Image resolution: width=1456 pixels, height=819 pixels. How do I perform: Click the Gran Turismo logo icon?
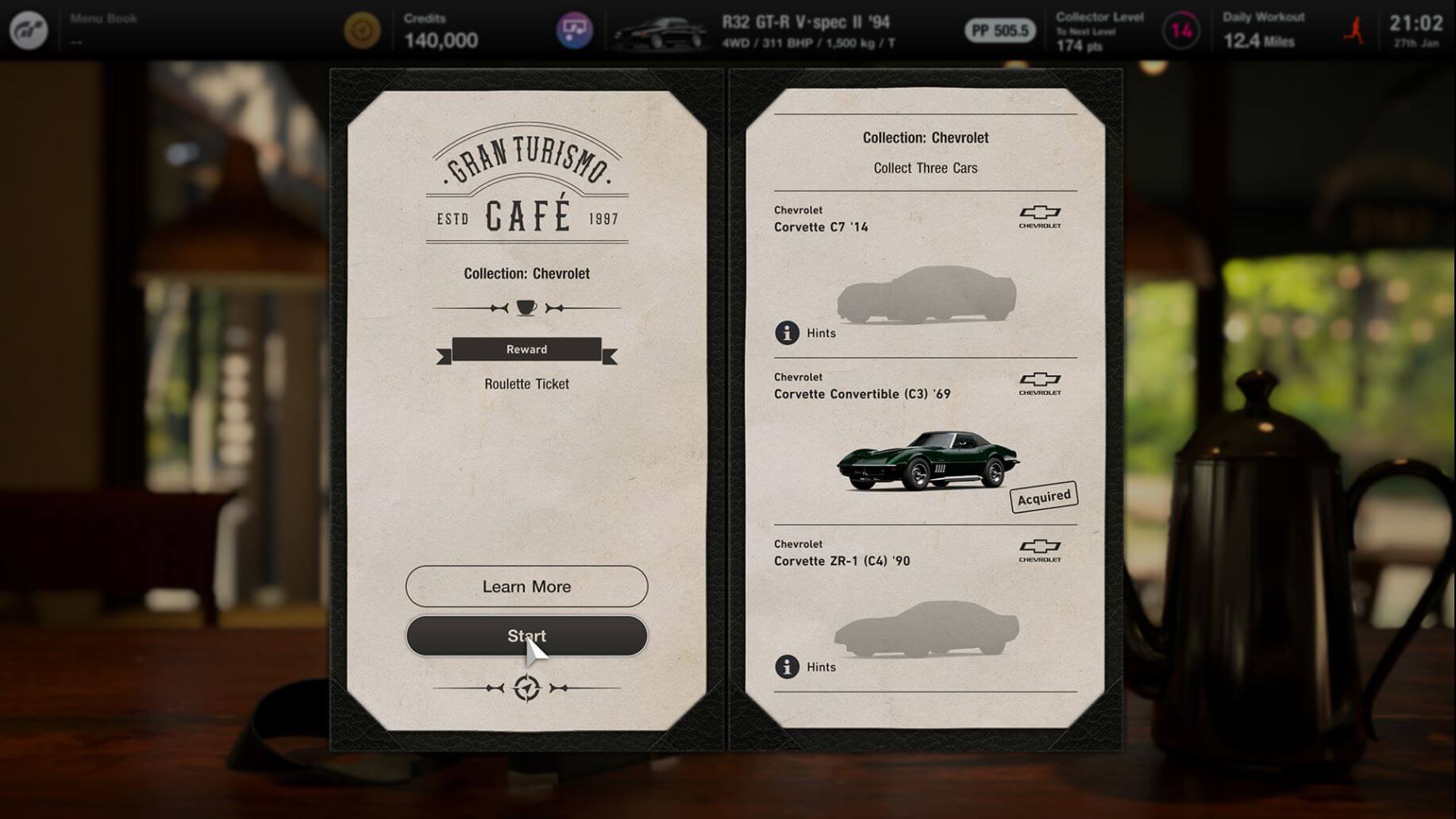point(29,31)
